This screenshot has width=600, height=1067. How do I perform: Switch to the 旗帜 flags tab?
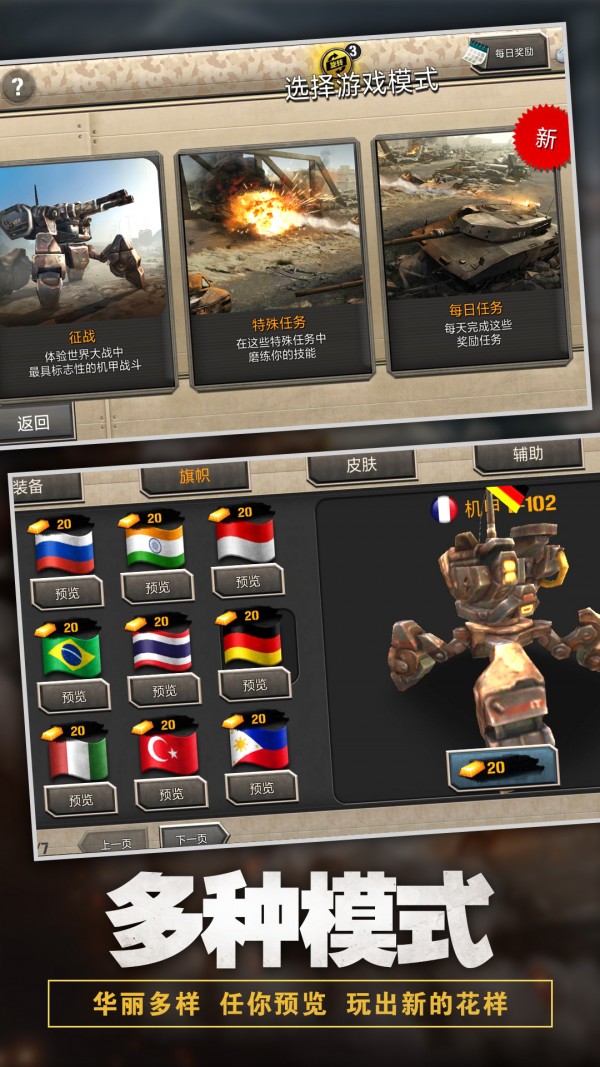point(193,476)
